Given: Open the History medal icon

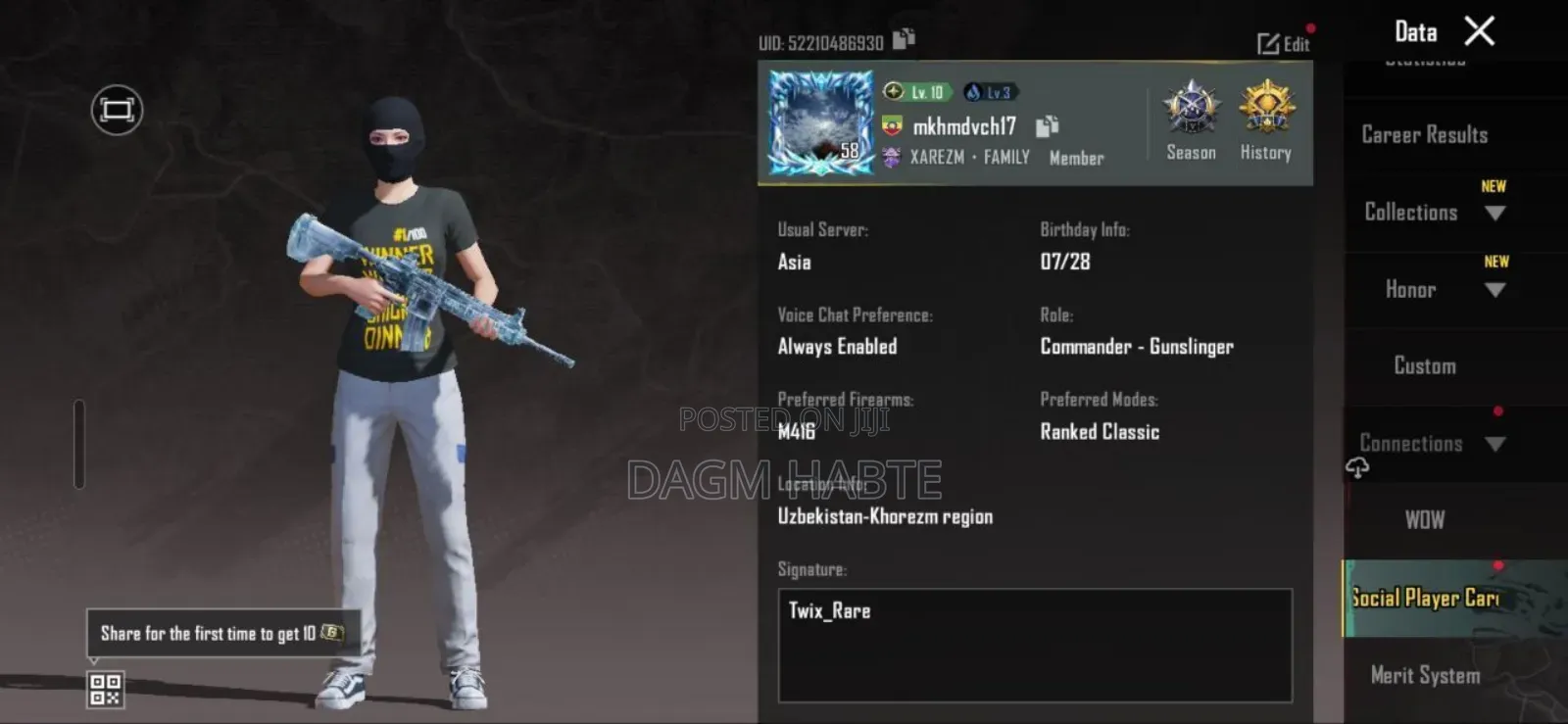Looking at the screenshot, I should pyautogui.click(x=1264, y=116).
